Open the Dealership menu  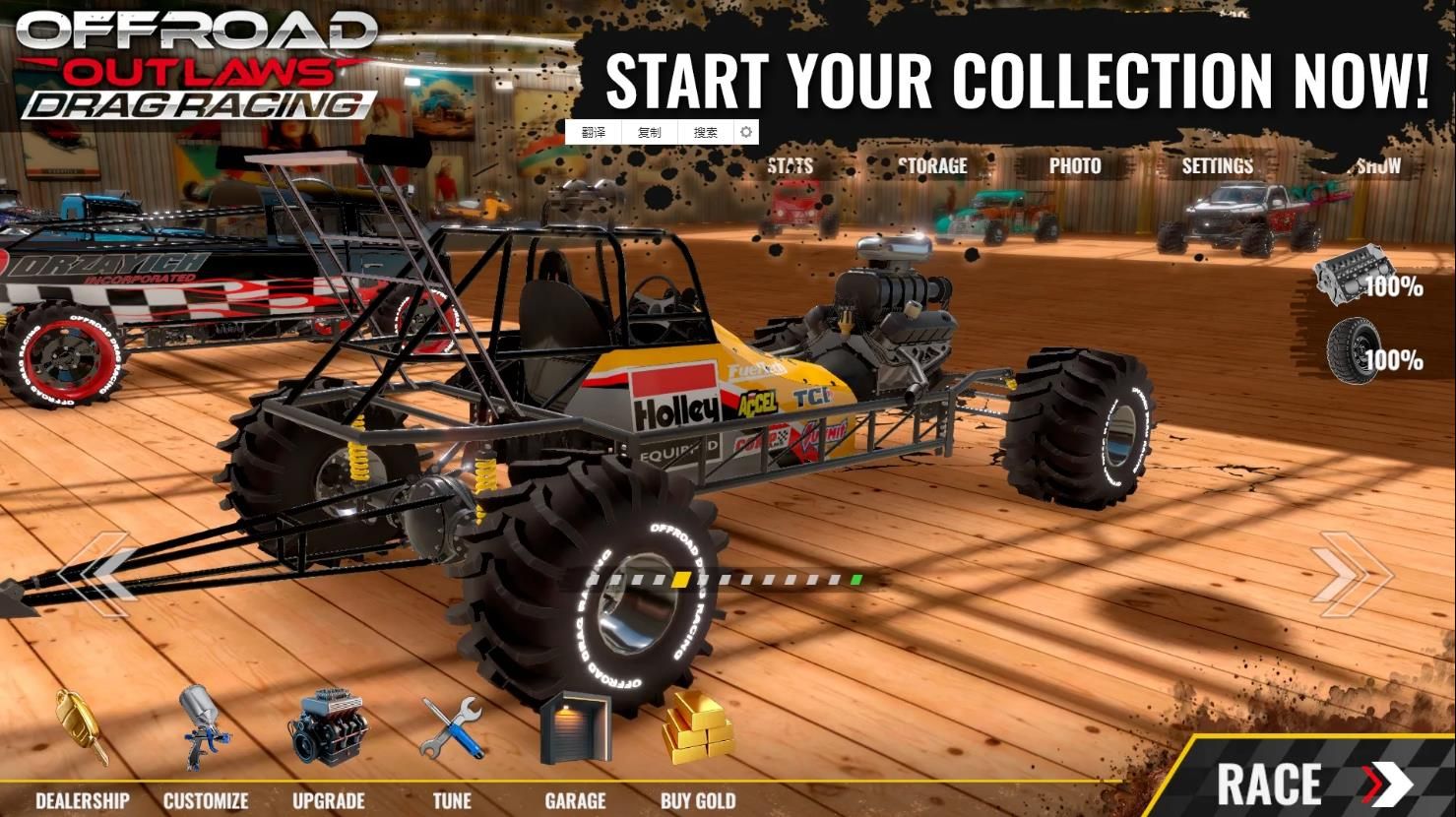82,748
